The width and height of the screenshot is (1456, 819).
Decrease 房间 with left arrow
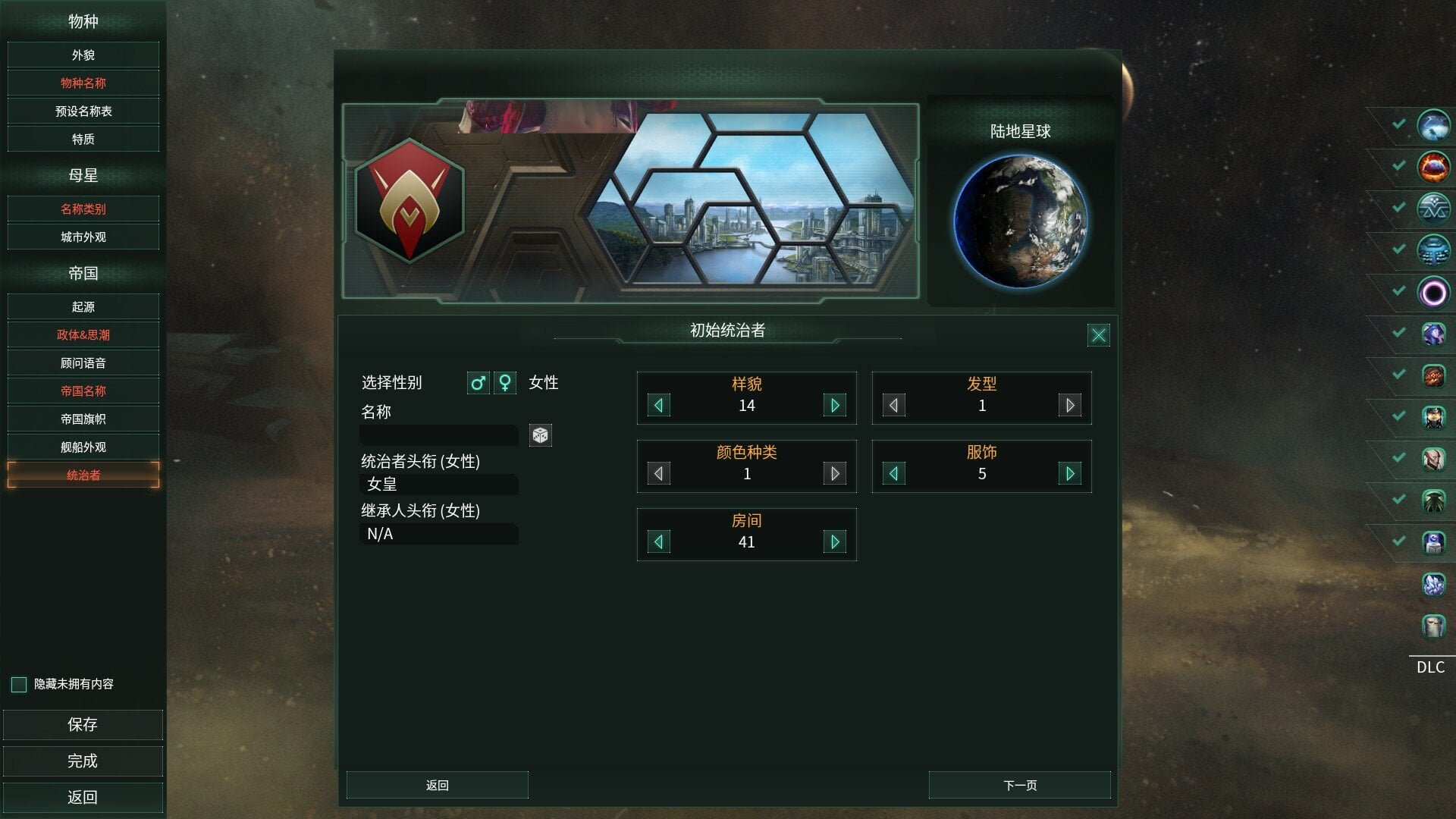658,541
